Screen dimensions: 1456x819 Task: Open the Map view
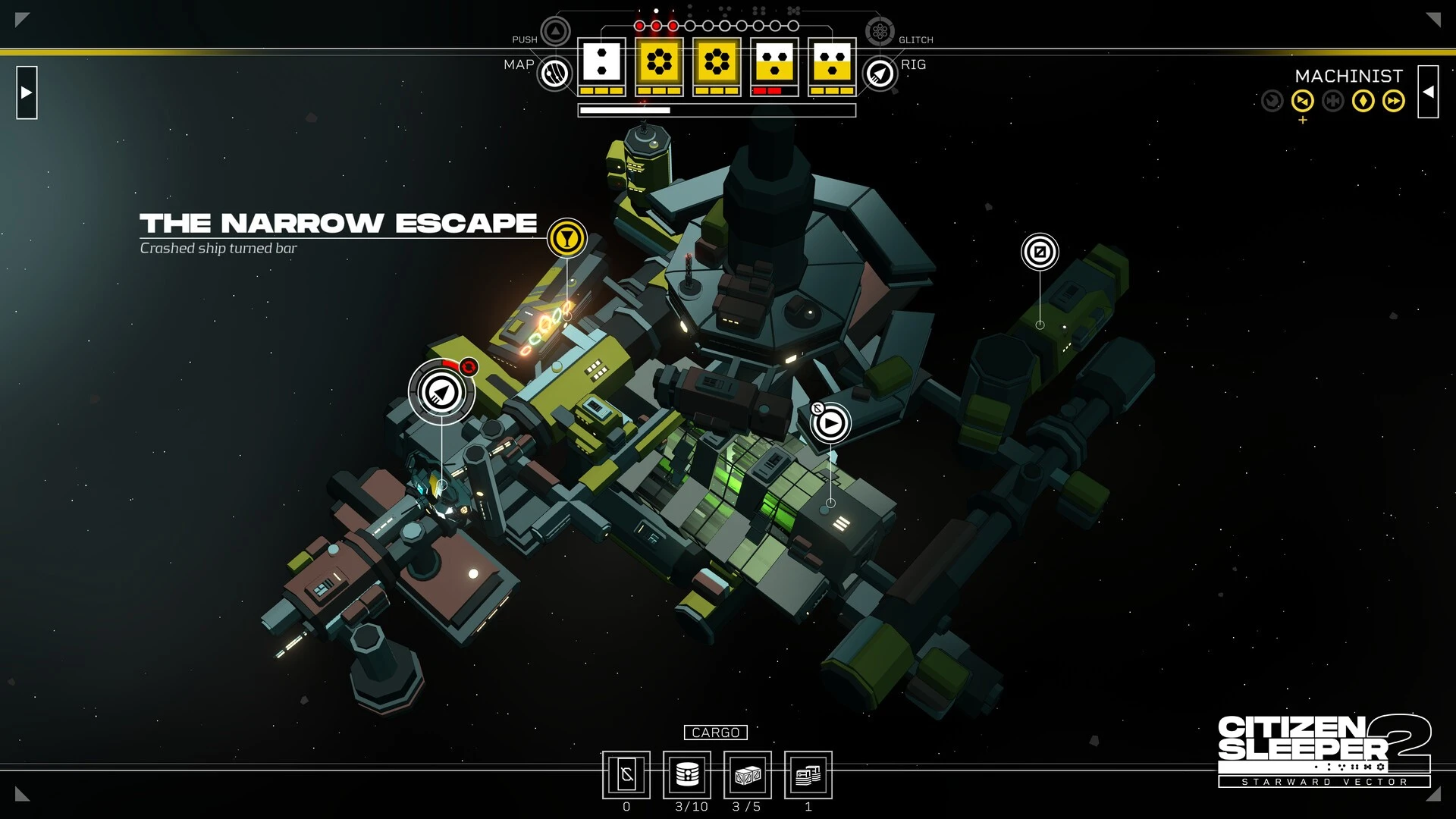click(x=554, y=74)
